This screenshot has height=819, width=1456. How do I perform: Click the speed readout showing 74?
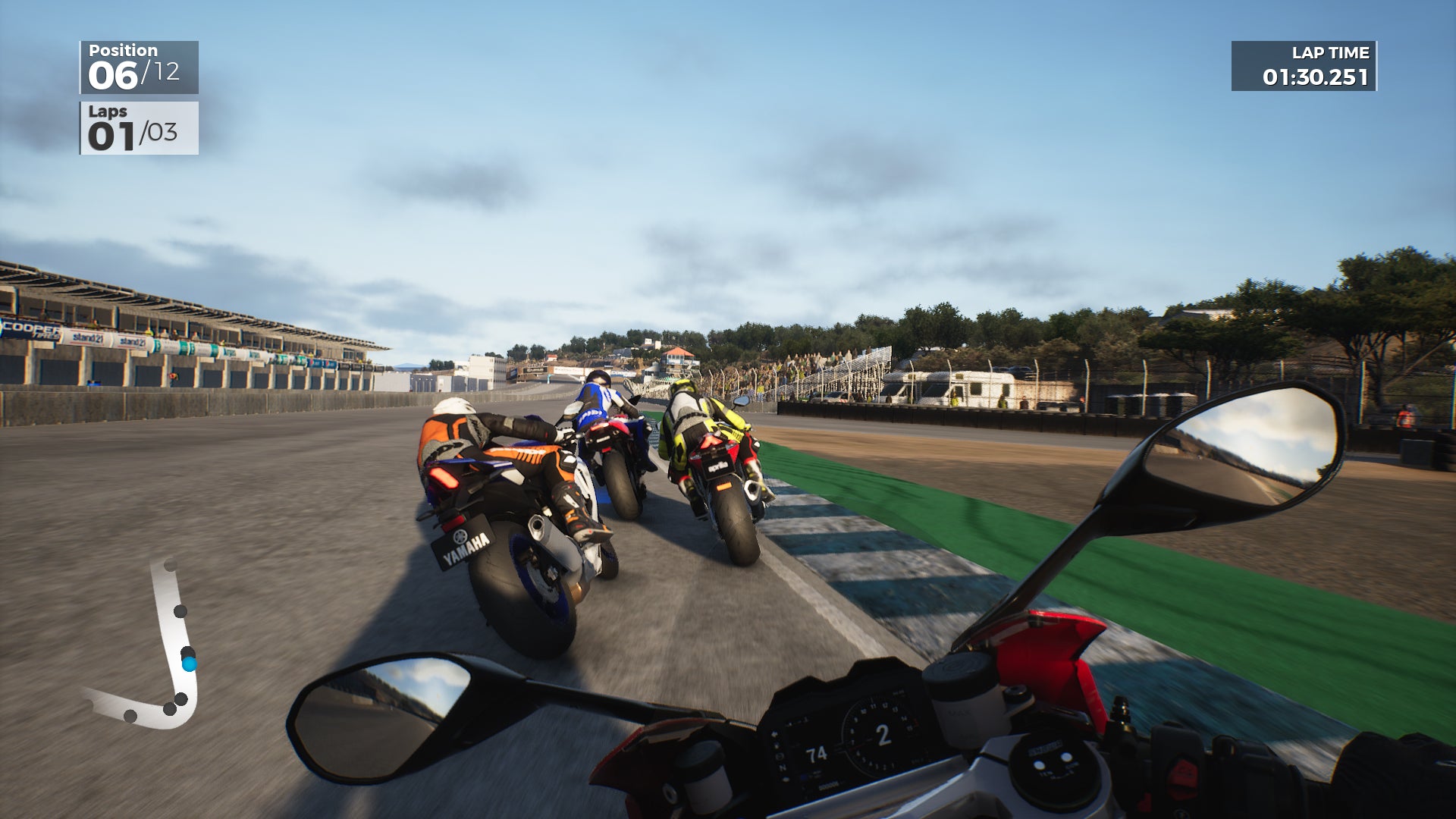tap(817, 754)
